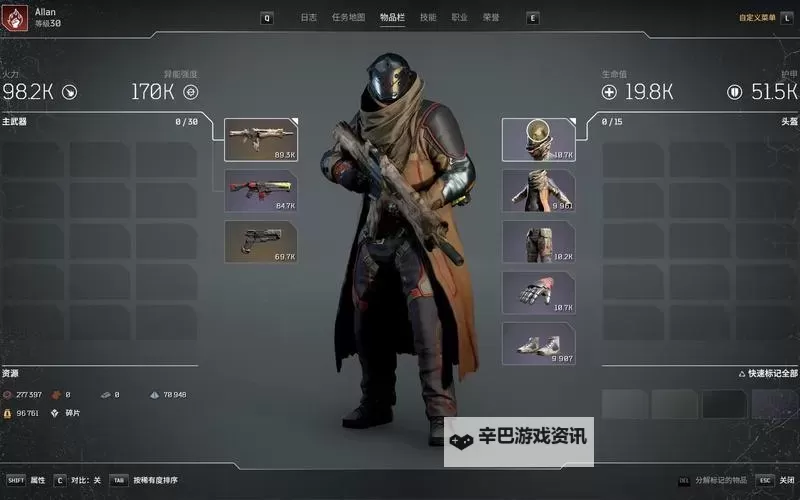Switch to the 技能 skills tab
Viewport: 800px width, 500px height.
pyautogui.click(x=428, y=17)
